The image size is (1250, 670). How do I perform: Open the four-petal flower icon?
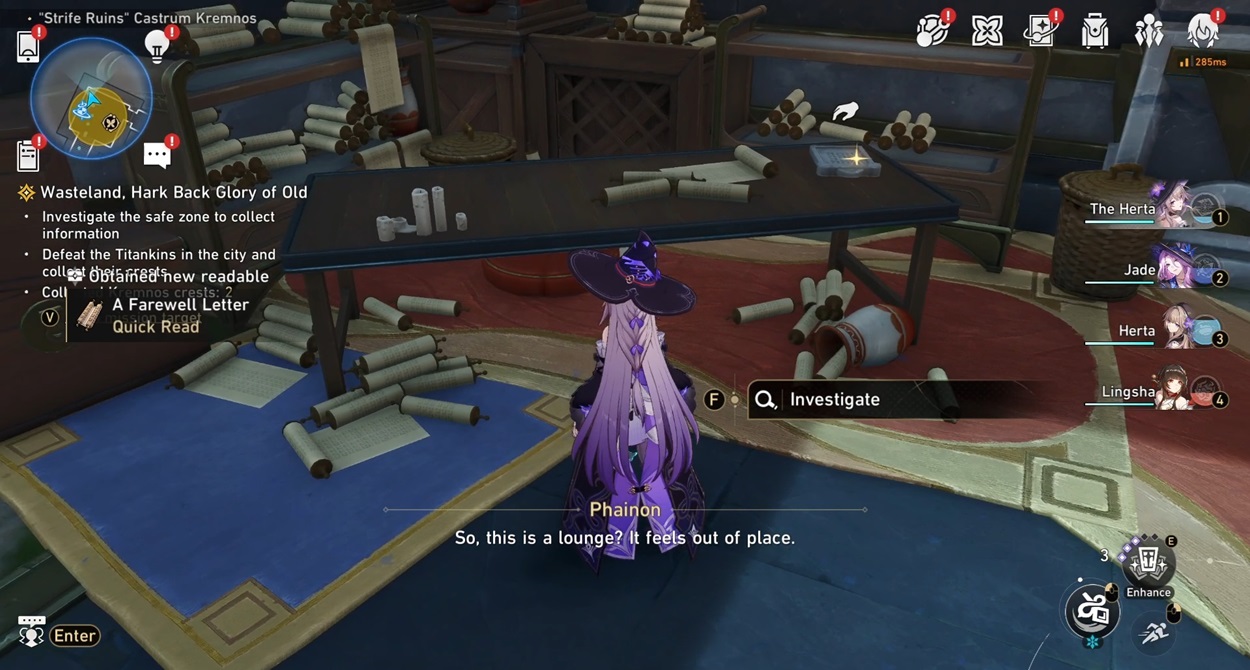(987, 31)
